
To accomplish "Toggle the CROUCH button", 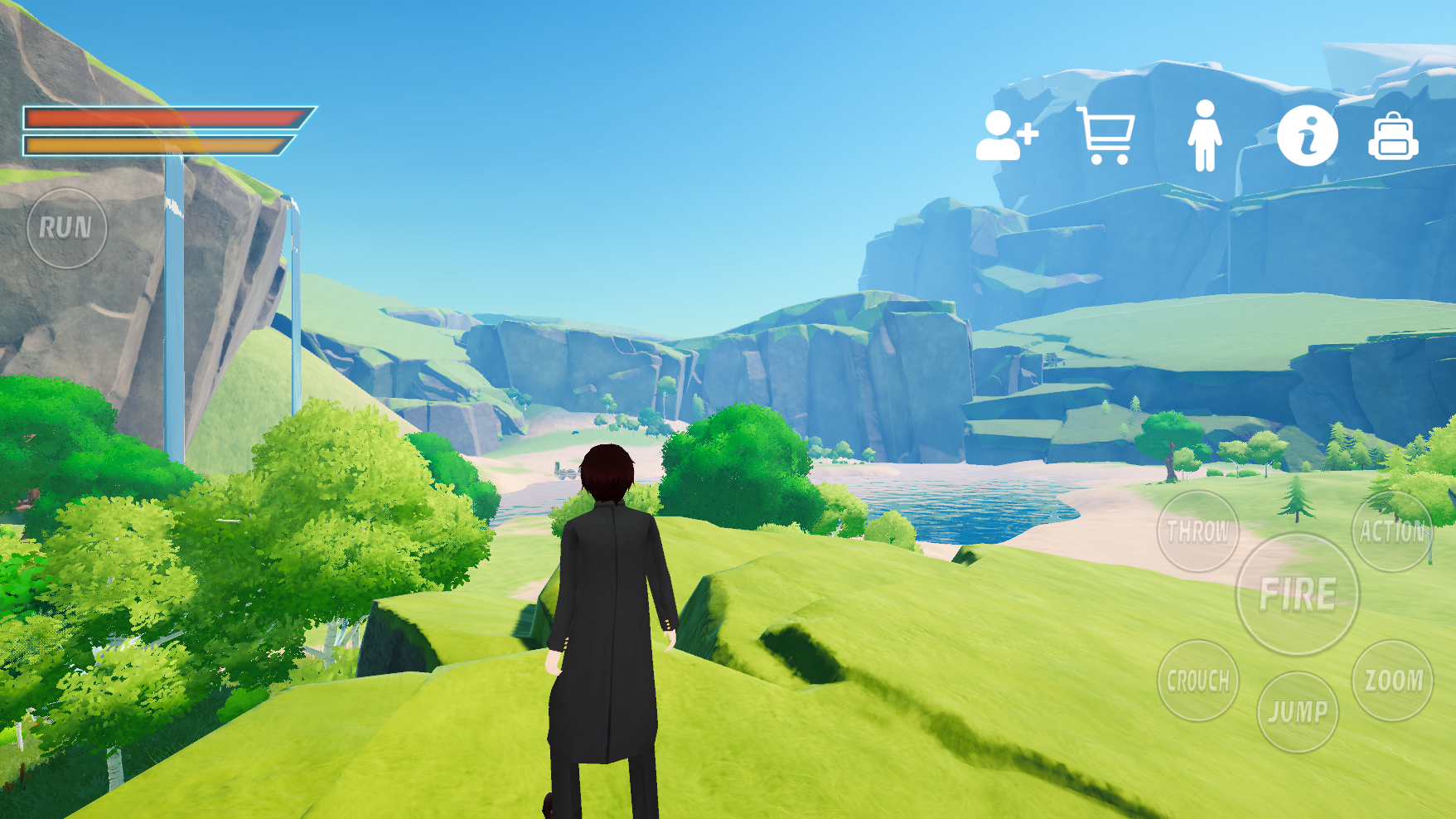I will [1197, 681].
